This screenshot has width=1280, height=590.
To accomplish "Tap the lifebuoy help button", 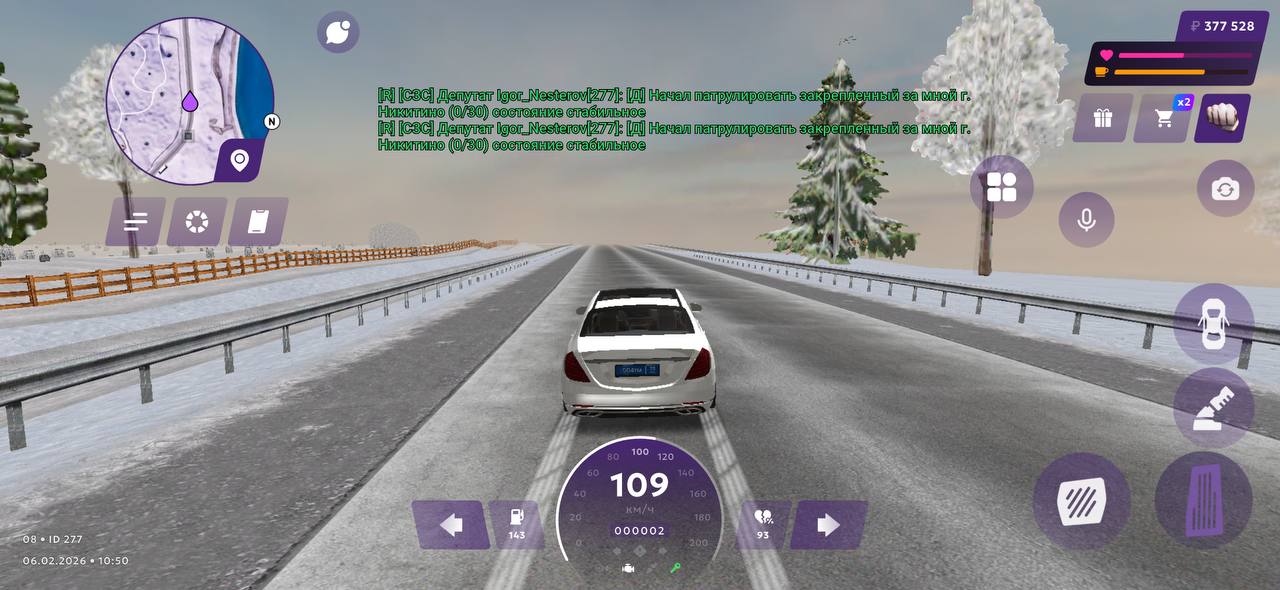I will tap(197, 221).
